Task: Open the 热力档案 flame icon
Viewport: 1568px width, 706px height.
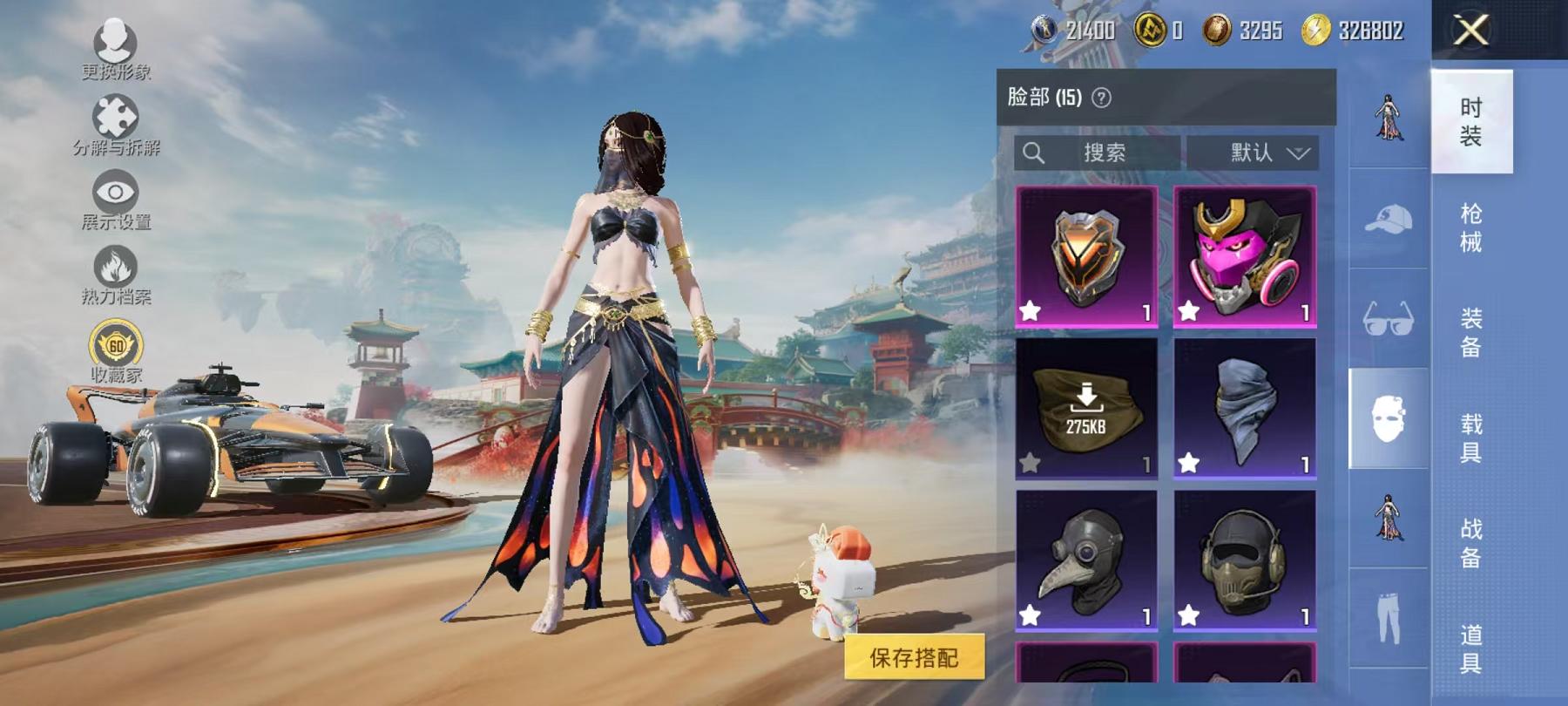Action: pyautogui.click(x=117, y=267)
